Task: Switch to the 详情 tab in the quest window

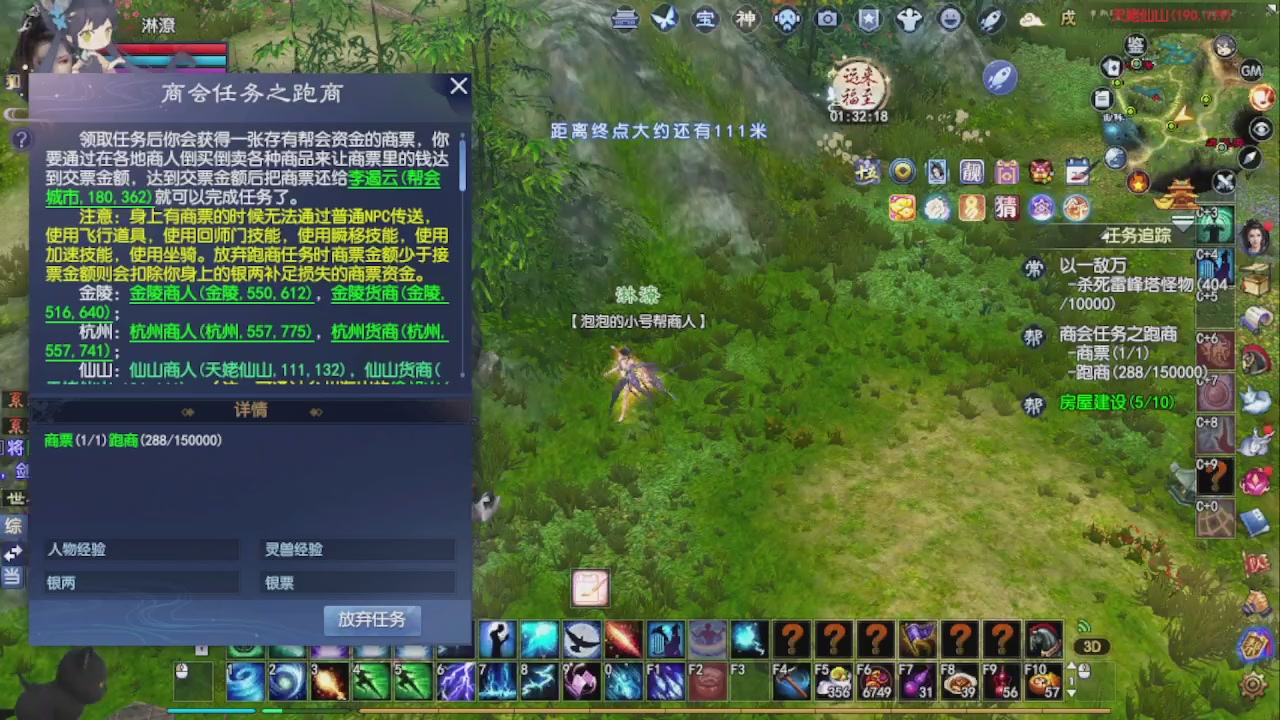Action: pos(250,410)
